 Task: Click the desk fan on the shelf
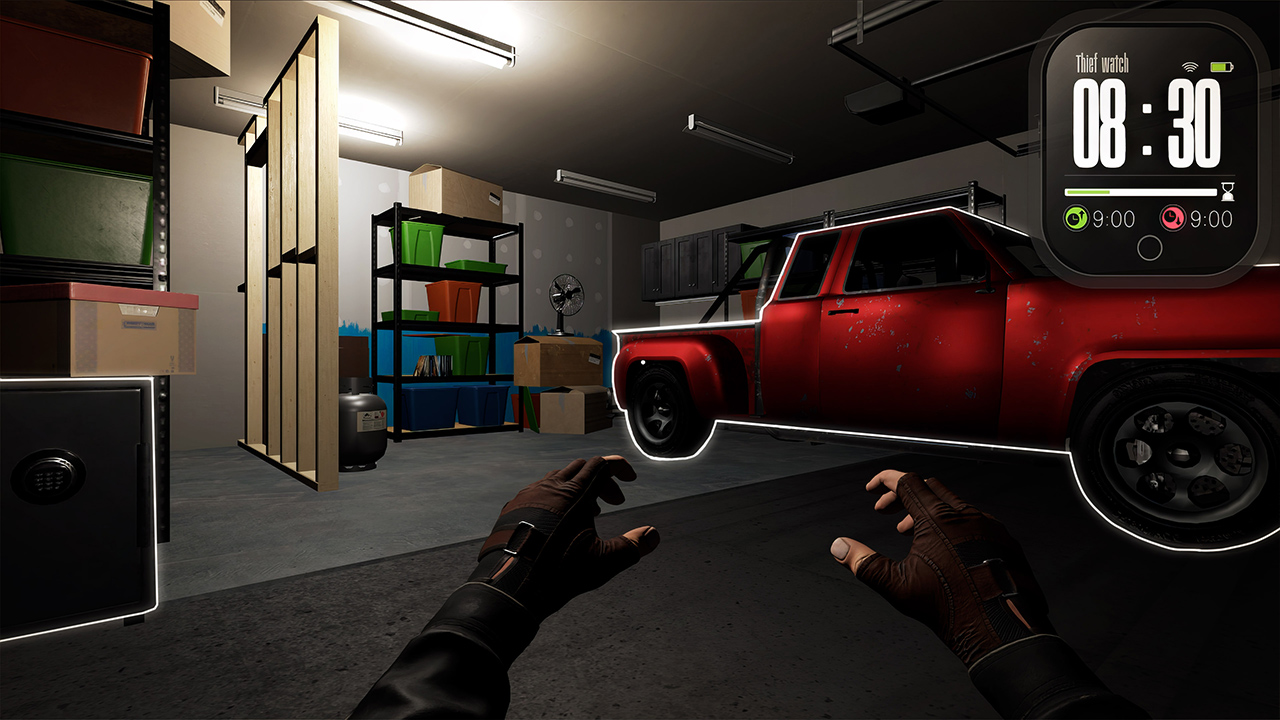pos(567,300)
